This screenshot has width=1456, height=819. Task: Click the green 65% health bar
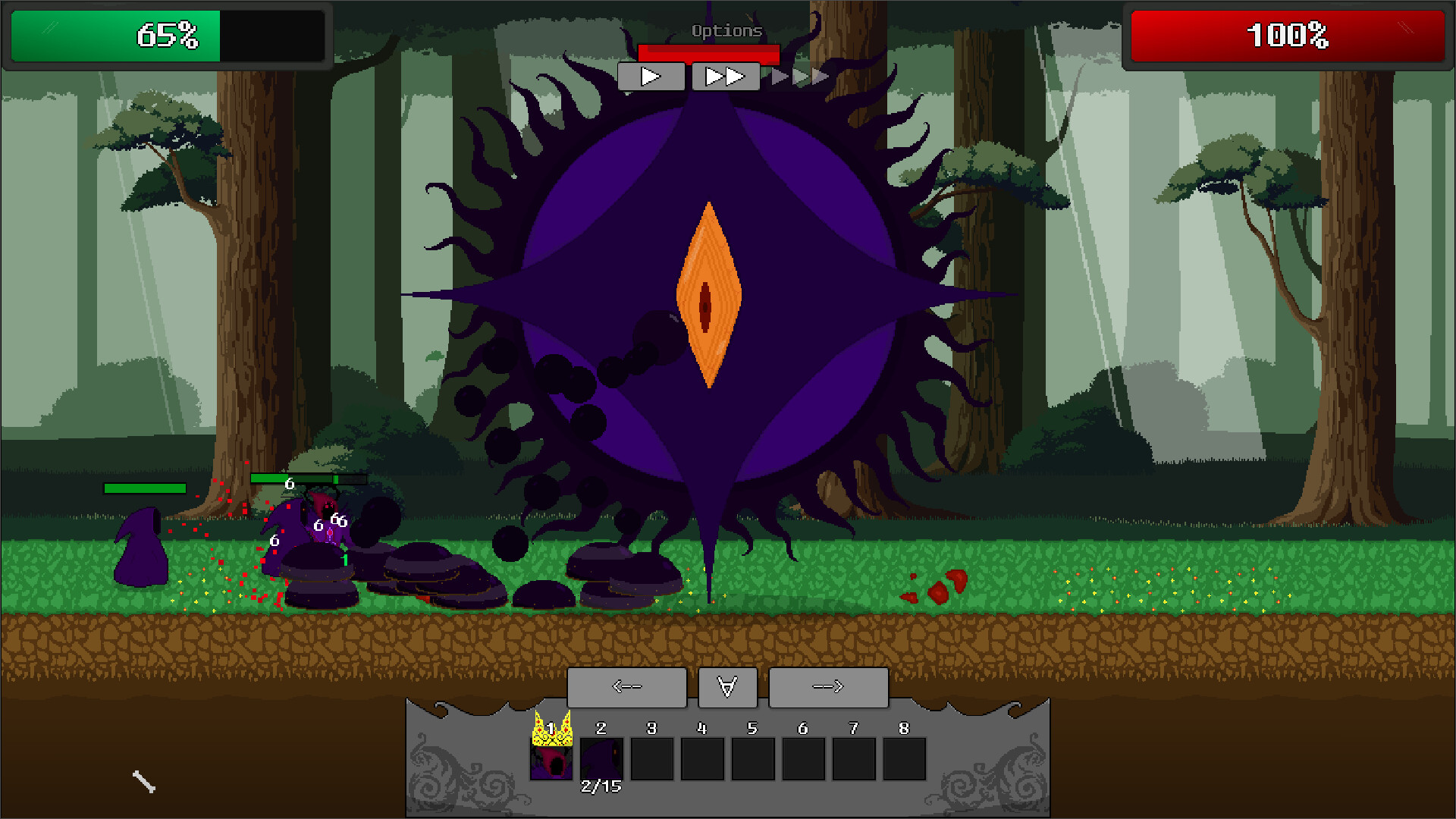pyautogui.click(x=114, y=34)
